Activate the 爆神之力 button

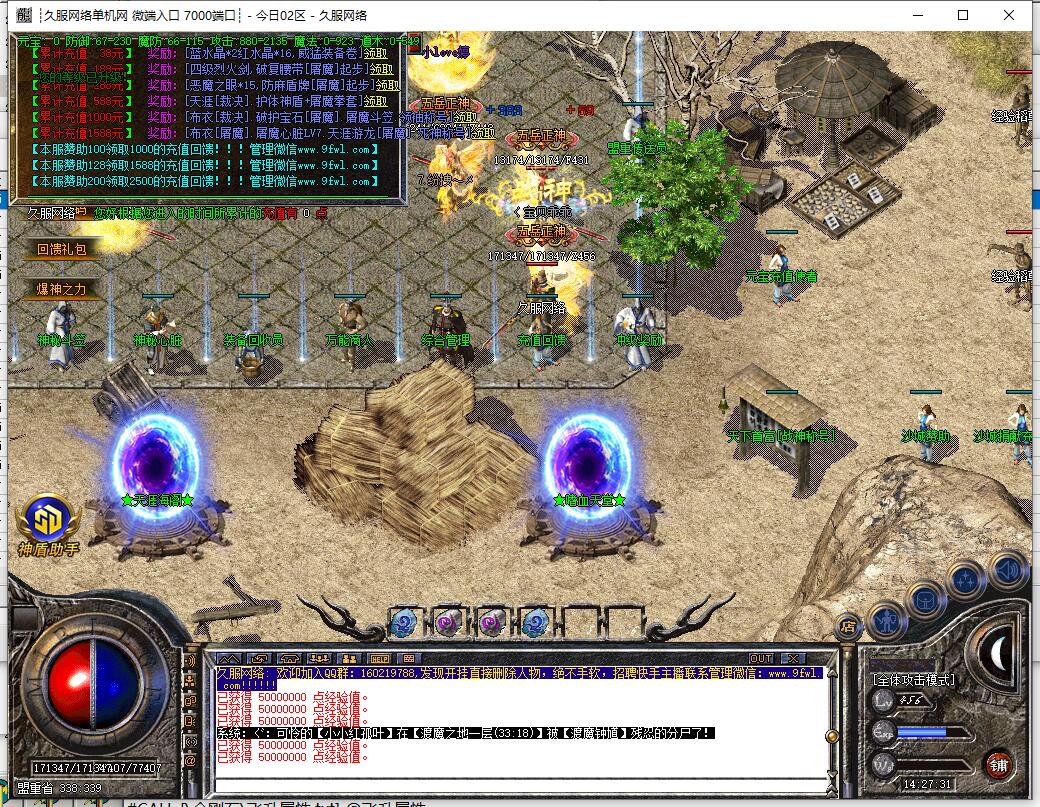click(62, 289)
